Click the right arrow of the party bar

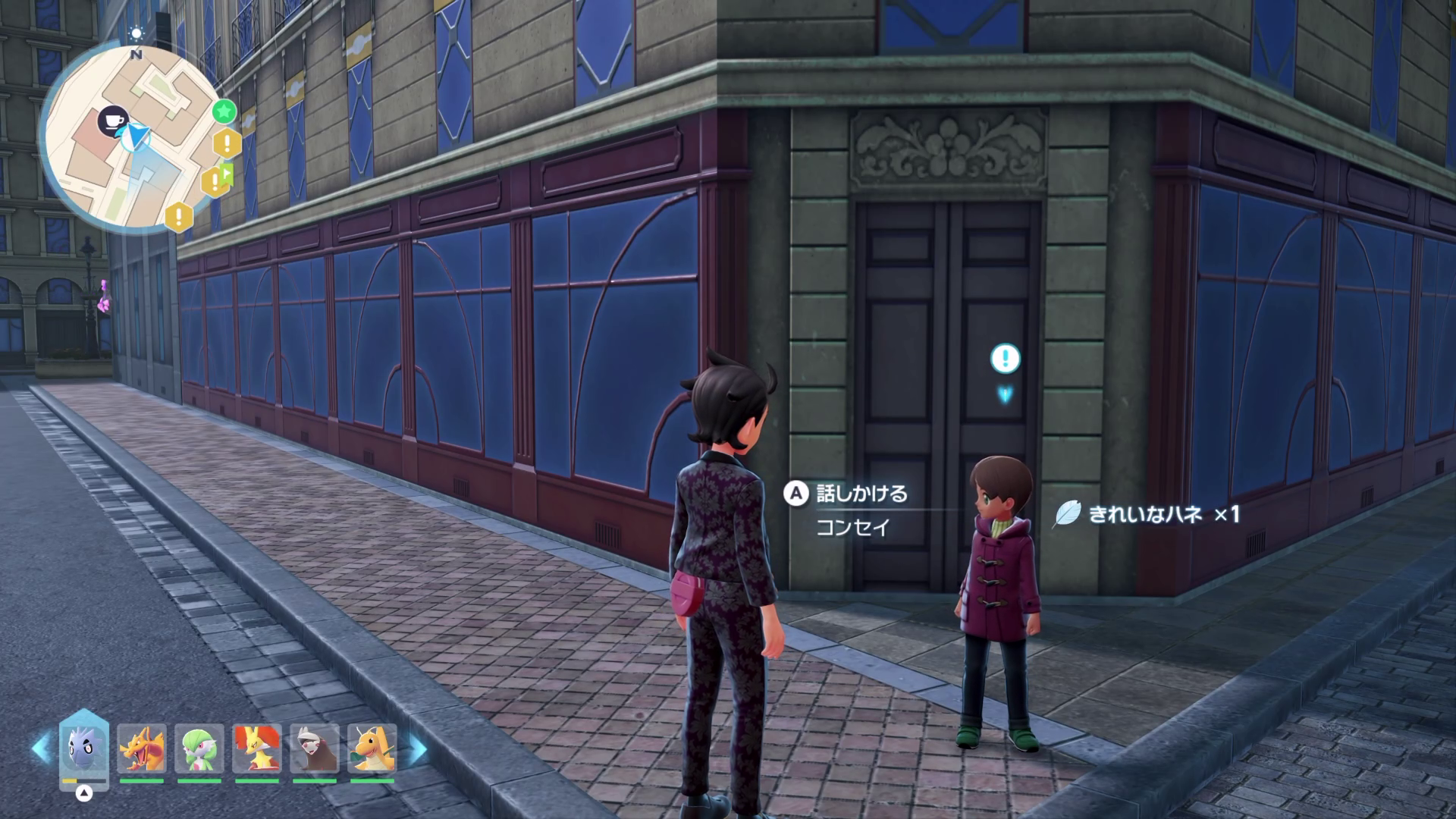click(x=417, y=749)
